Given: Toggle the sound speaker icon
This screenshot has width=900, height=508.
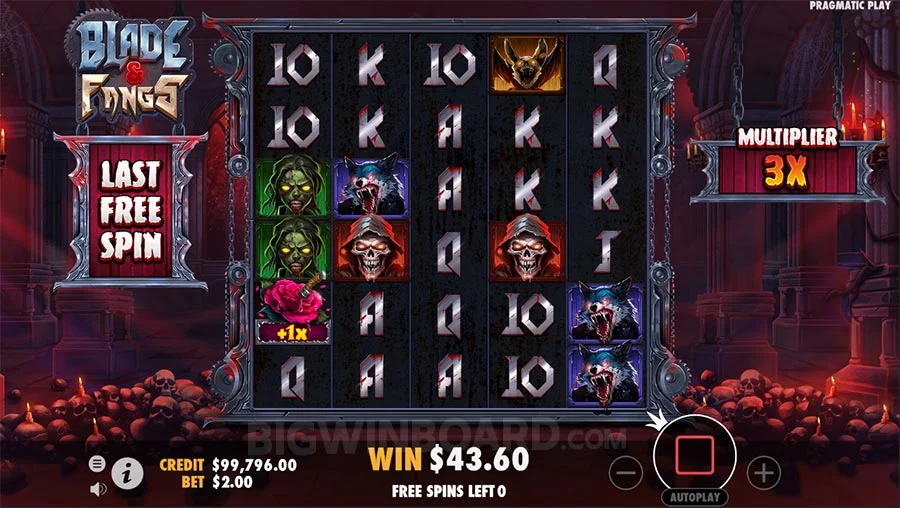Looking at the screenshot, I should click(x=98, y=489).
